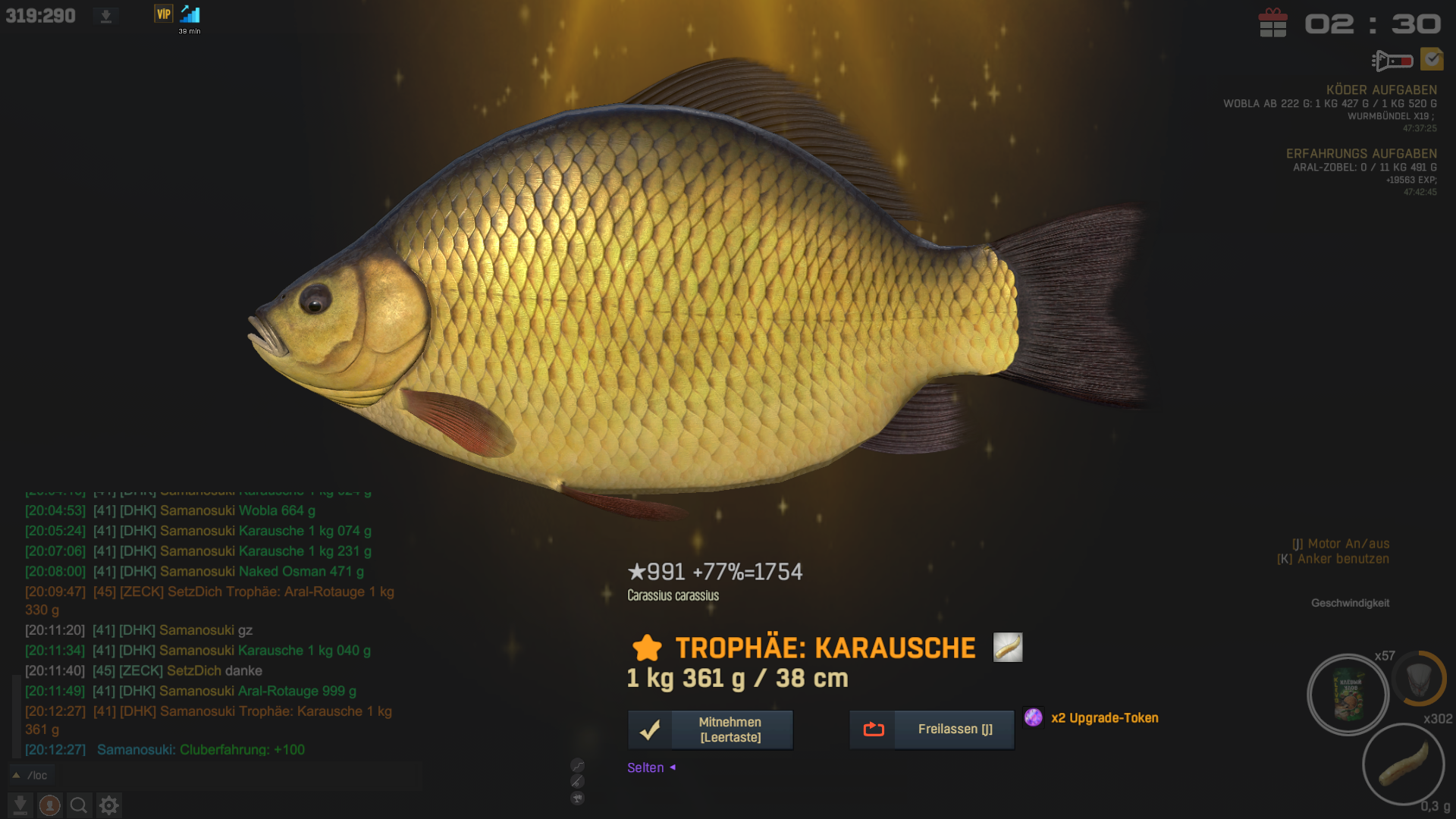
Task: Select the maggot bait slot
Action: click(1403, 764)
